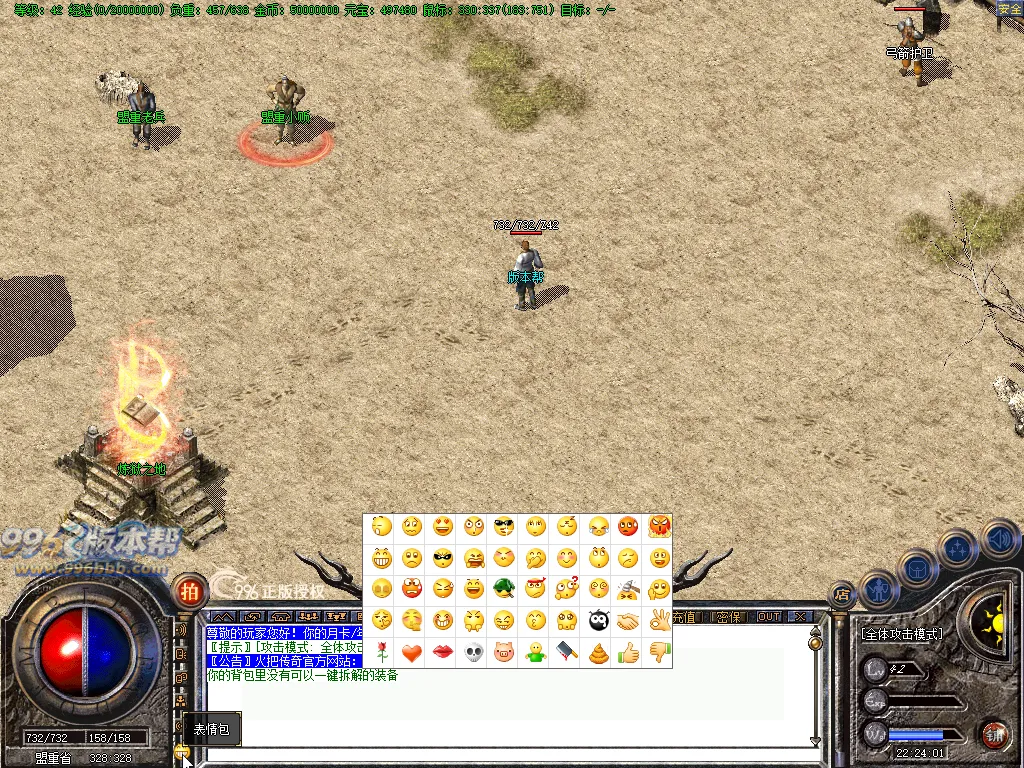This screenshot has height=768, width=1024.
Task: Pick the white skull emoji
Action: coord(474,652)
